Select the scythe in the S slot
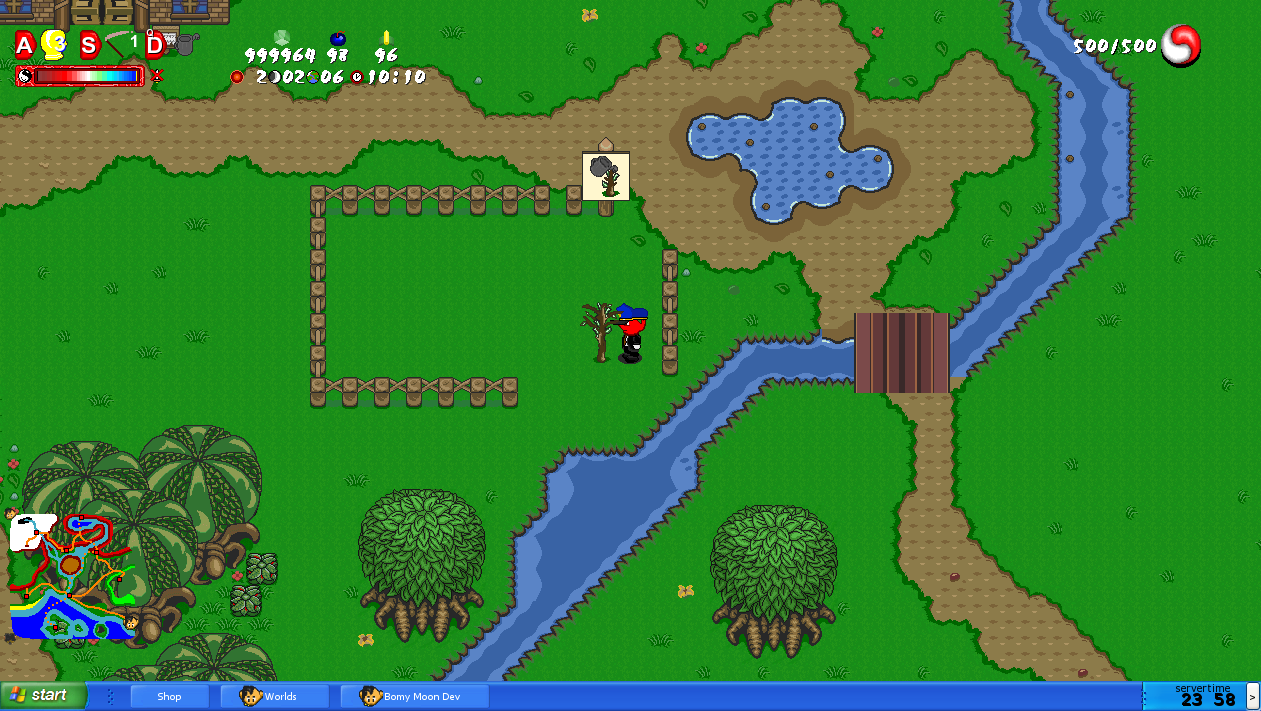Screen dimensions: 1261x711 point(121,44)
